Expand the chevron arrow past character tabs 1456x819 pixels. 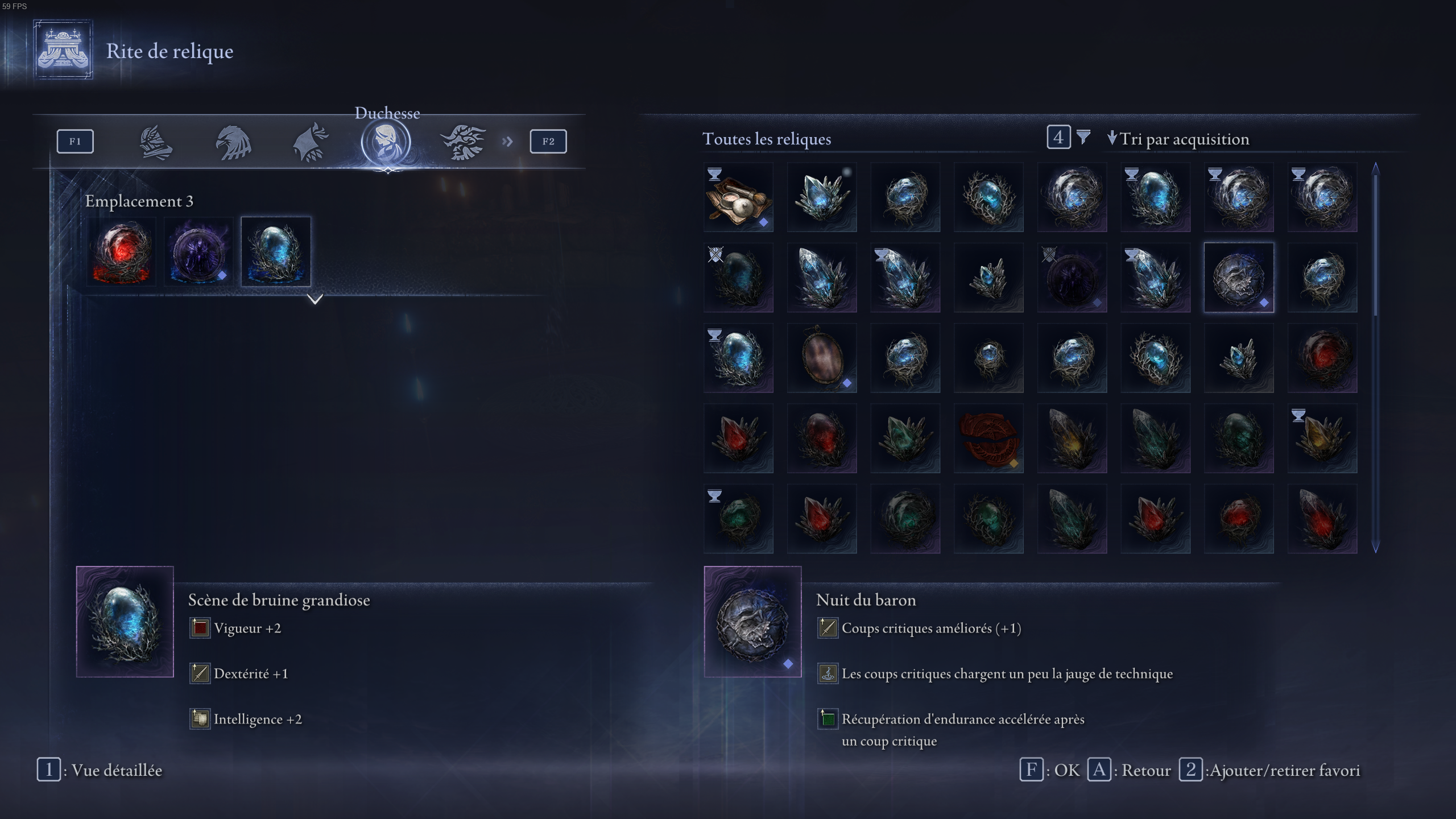tap(508, 142)
